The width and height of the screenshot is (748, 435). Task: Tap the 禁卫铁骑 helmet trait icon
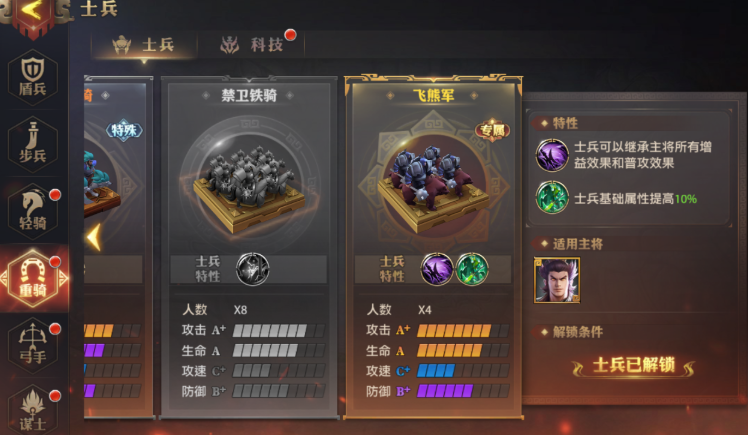[x=252, y=268]
